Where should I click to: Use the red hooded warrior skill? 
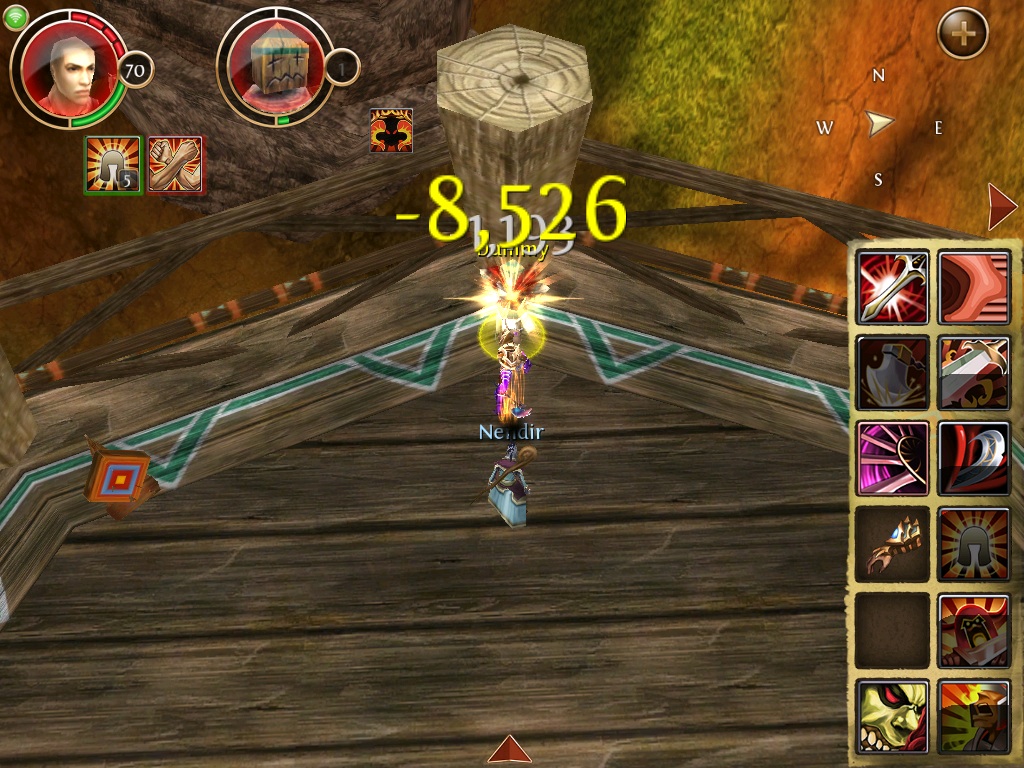click(x=974, y=631)
